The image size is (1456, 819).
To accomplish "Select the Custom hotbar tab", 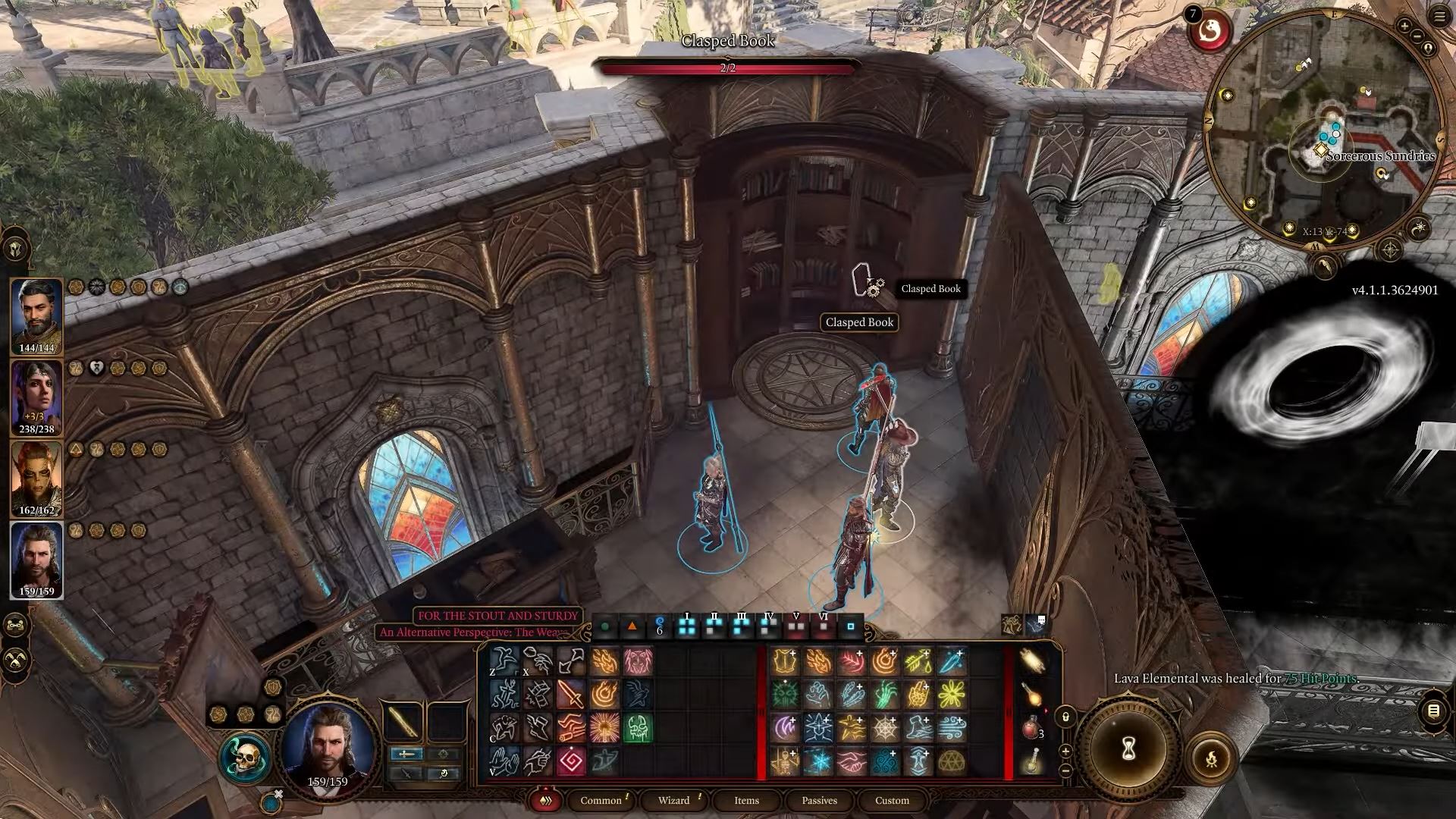I will (x=892, y=800).
